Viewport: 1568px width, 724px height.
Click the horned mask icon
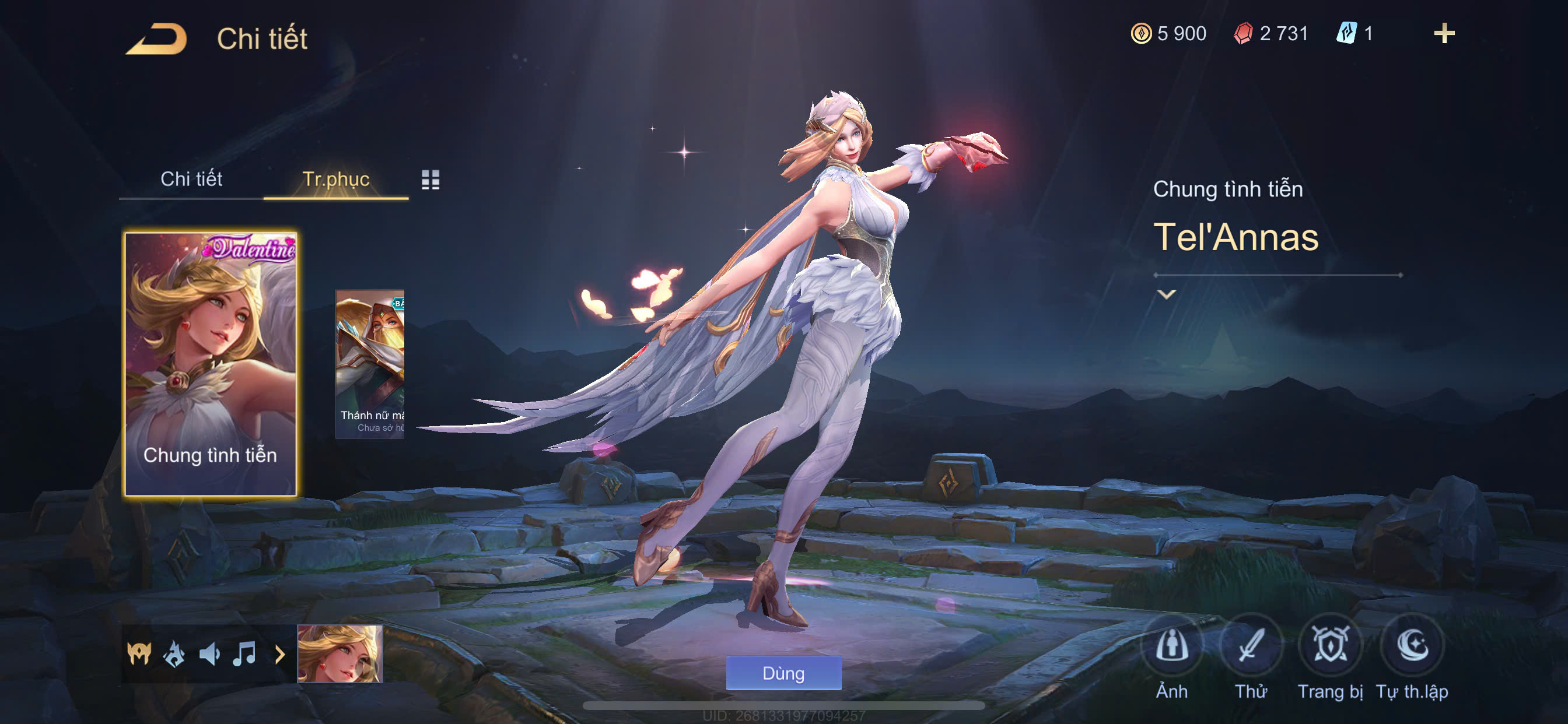tap(139, 654)
